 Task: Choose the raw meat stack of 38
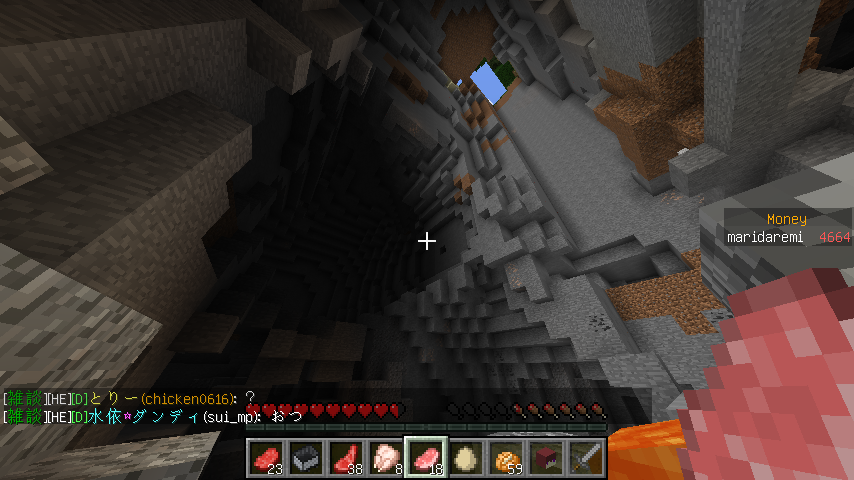(346, 458)
